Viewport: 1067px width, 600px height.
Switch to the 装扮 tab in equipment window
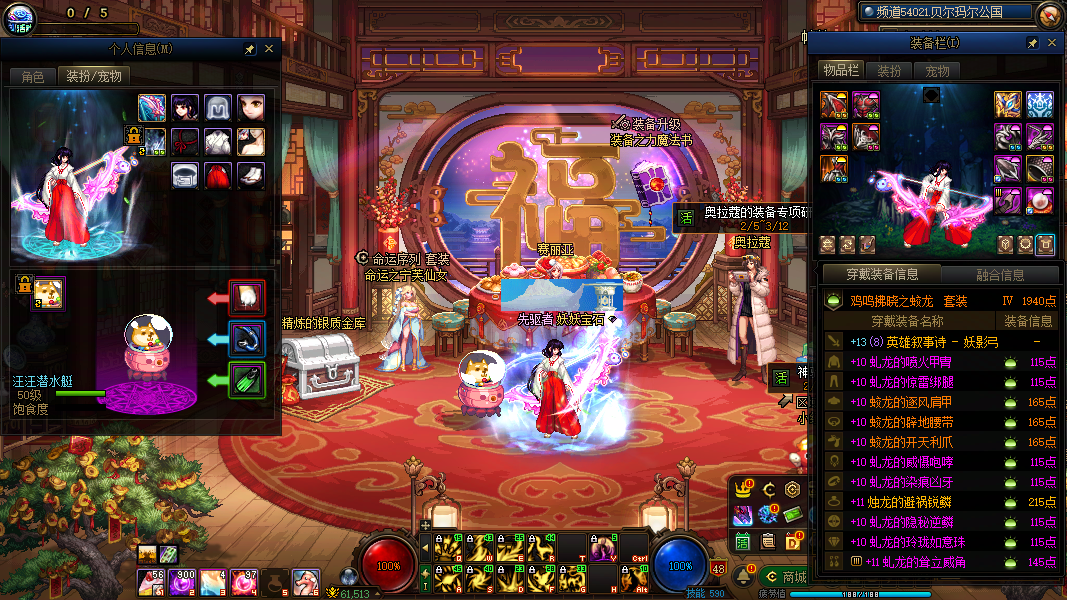889,71
